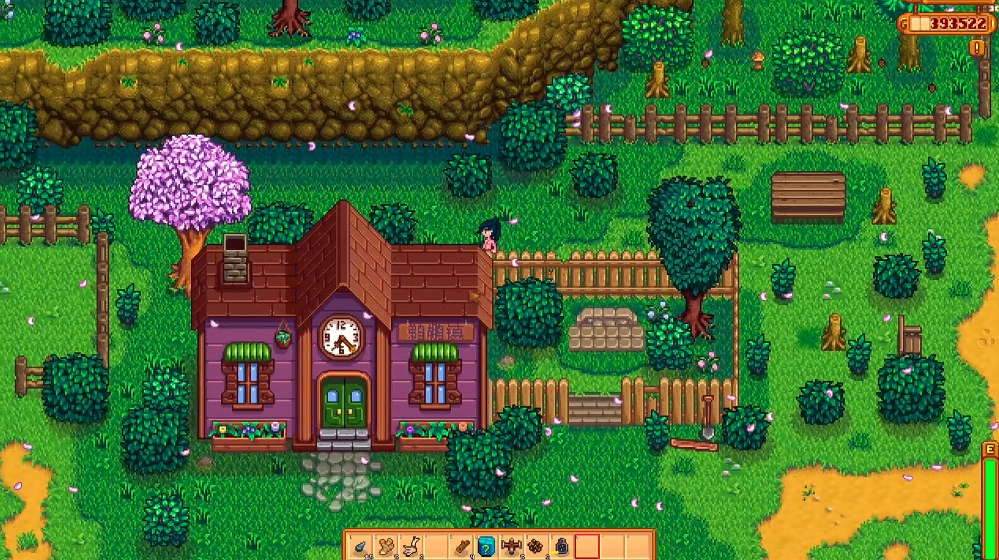Image resolution: width=999 pixels, height=560 pixels.
Task: Click the red-outlined empty hotbar slot
Action: click(x=587, y=547)
